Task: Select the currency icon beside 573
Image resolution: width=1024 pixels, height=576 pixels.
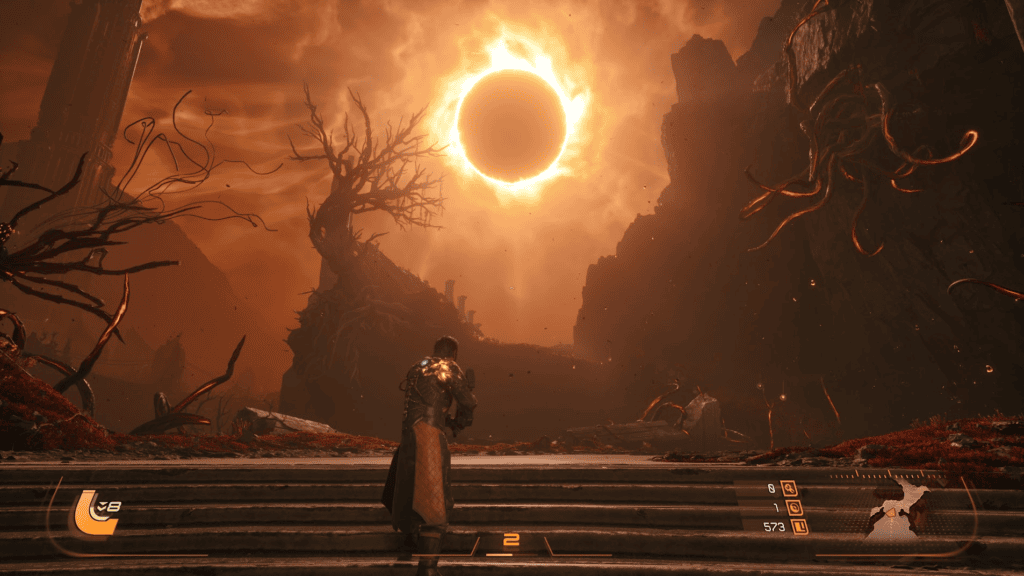Action: [799, 526]
